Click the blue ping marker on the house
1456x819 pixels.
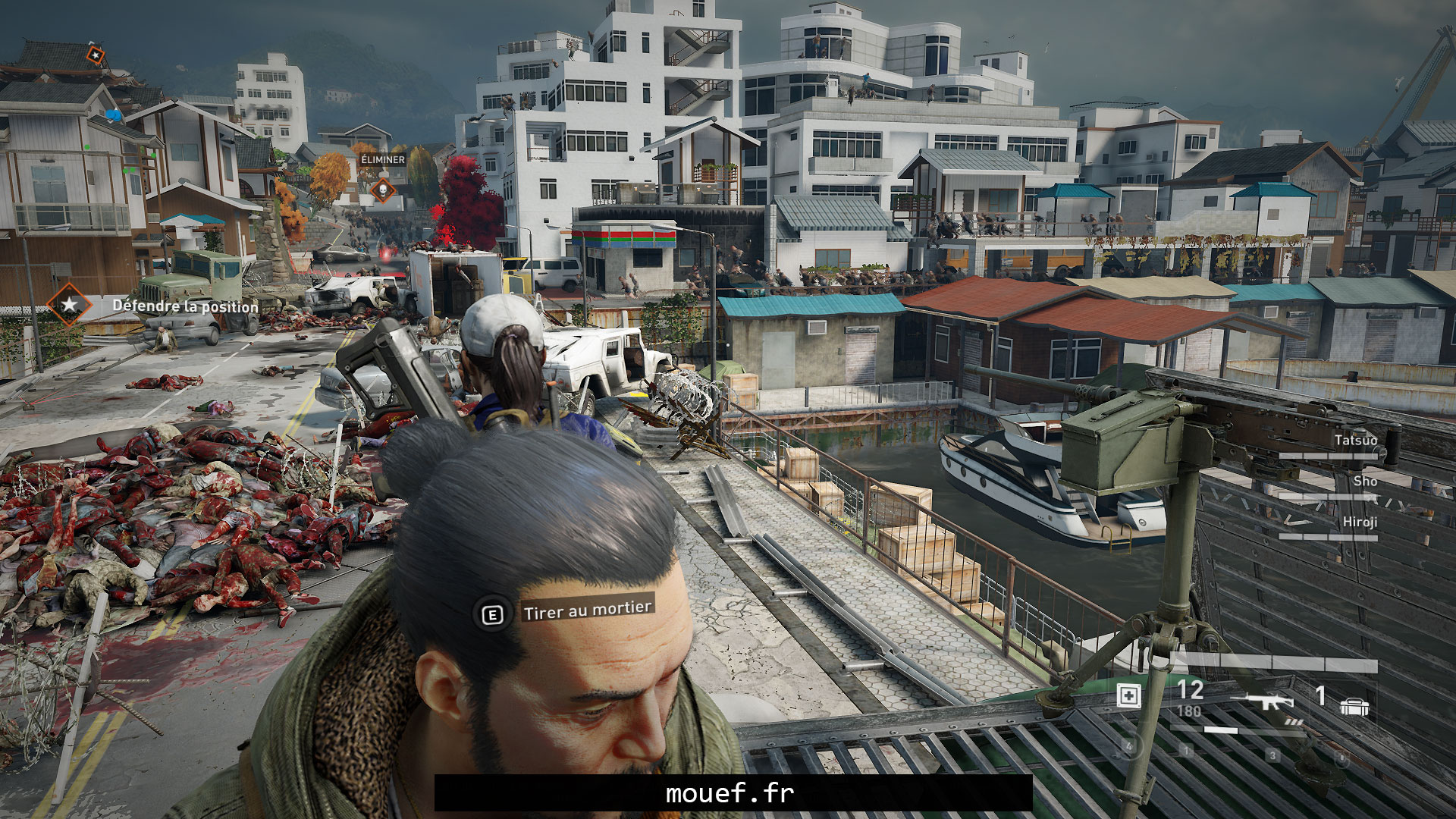[x=113, y=115]
